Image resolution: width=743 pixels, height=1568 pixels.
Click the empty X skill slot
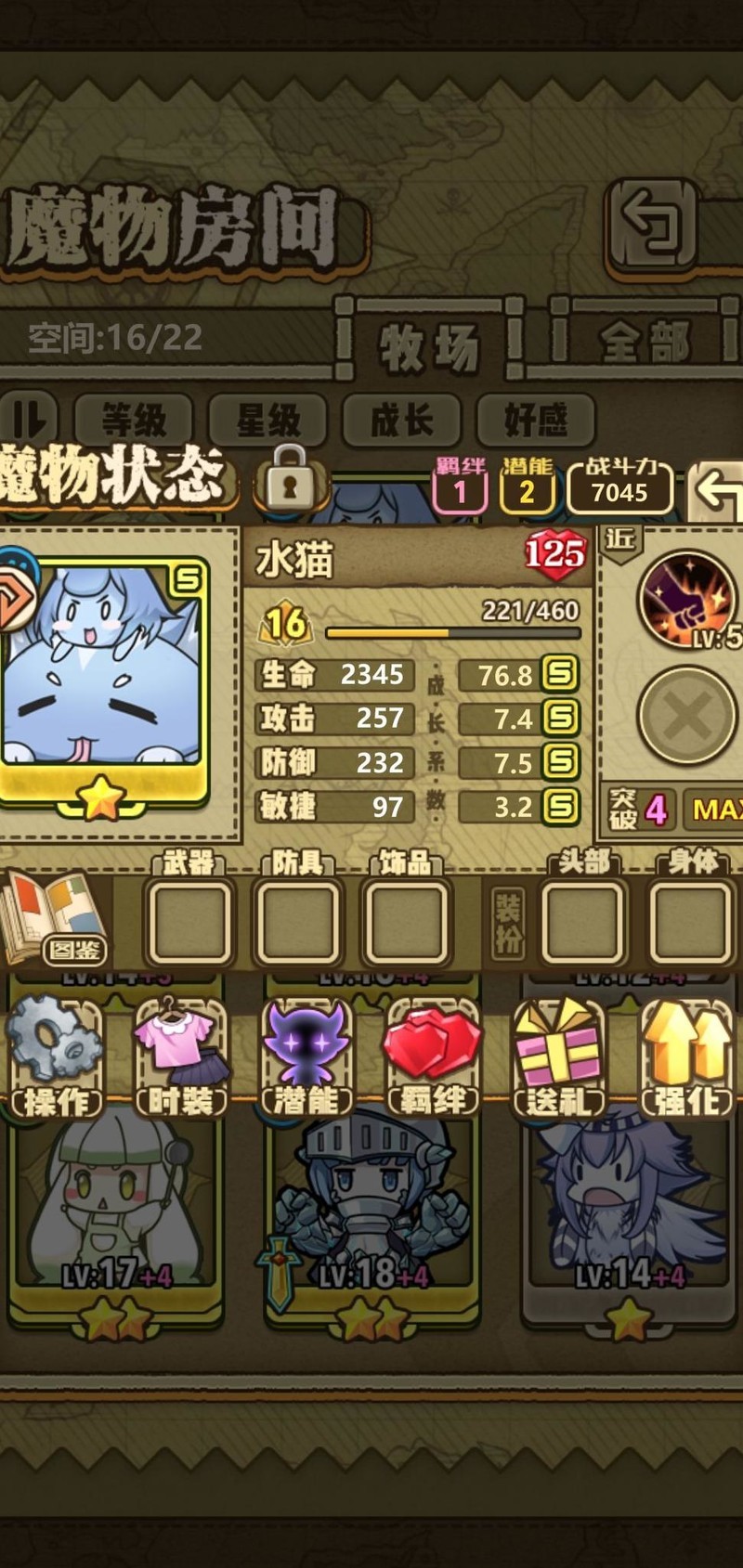[x=687, y=716]
